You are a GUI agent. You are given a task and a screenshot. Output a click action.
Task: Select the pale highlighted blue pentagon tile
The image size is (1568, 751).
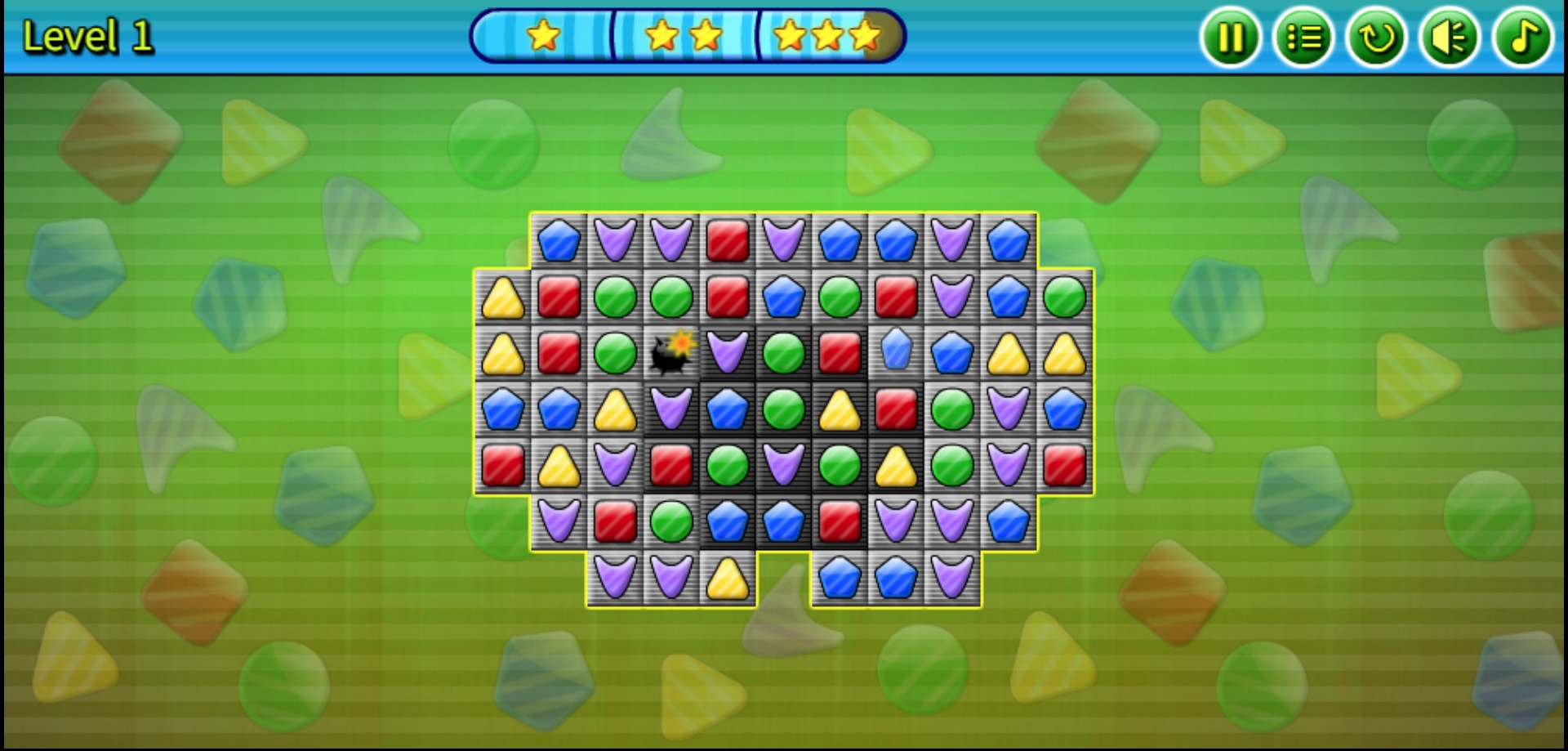(896, 350)
